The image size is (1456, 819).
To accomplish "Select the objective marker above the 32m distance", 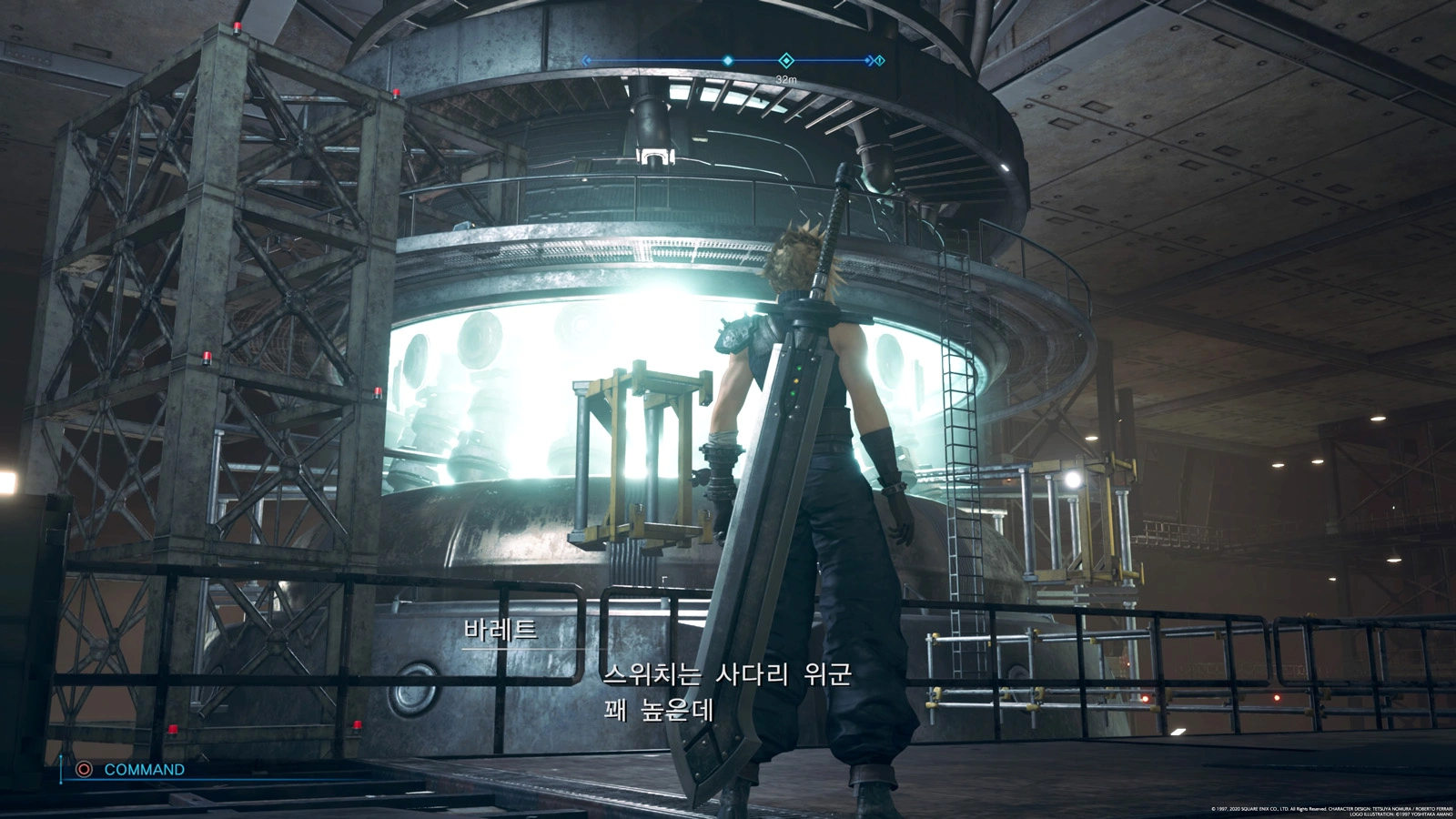I will (786, 61).
